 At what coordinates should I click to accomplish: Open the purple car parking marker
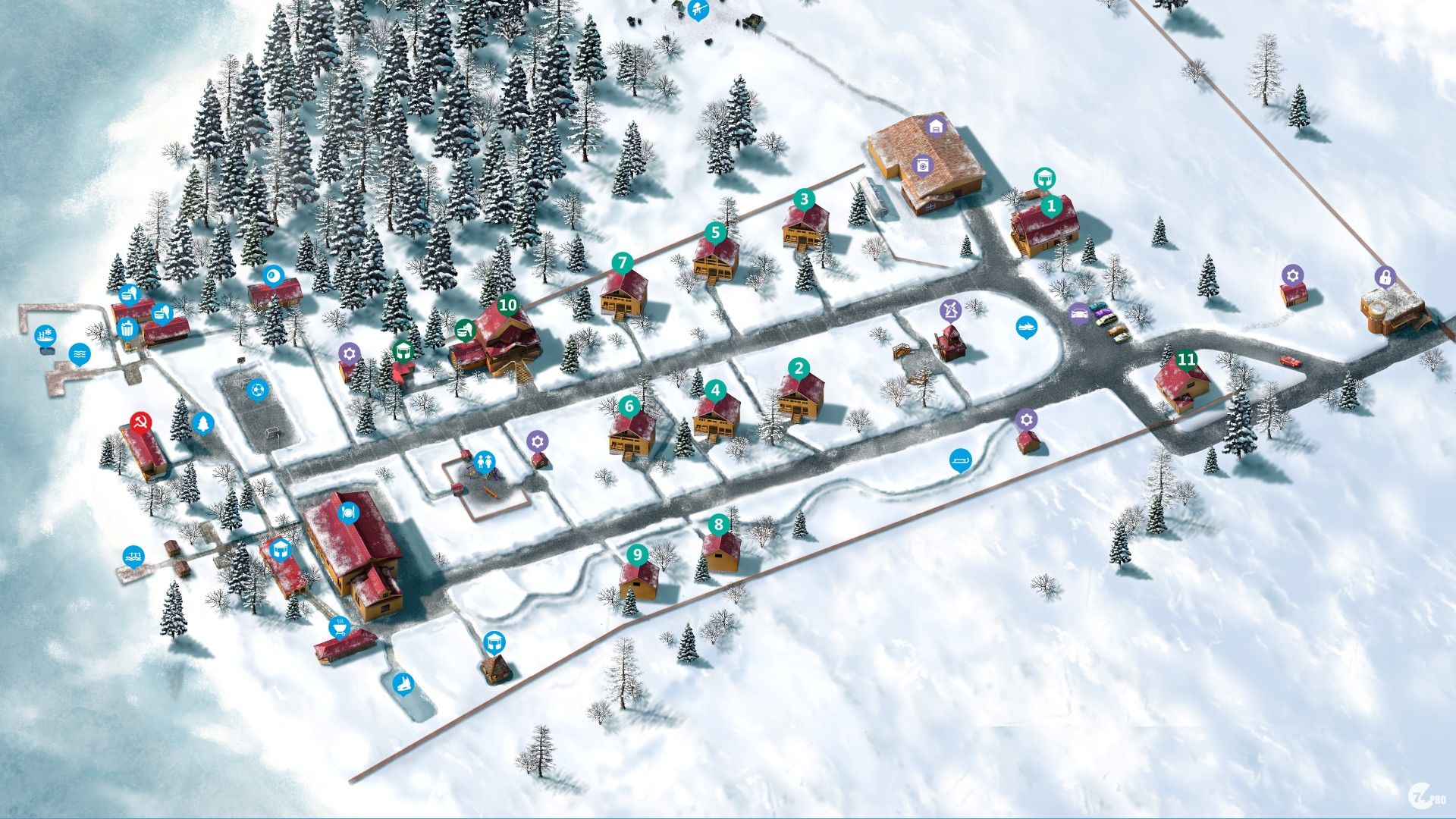[1078, 312]
